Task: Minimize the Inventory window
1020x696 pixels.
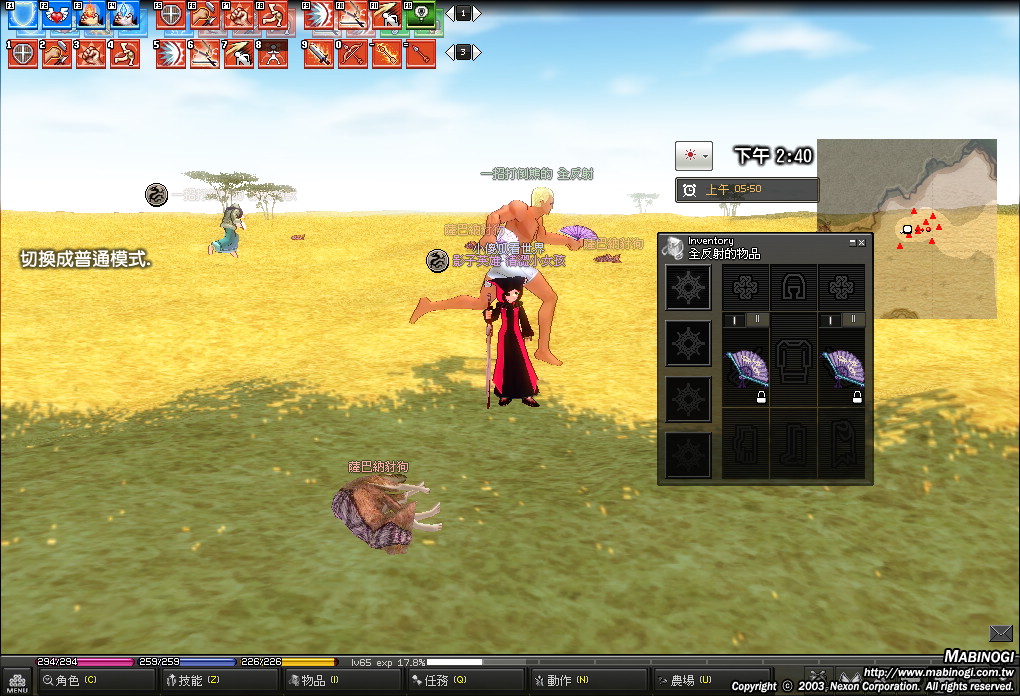Action: [x=852, y=242]
